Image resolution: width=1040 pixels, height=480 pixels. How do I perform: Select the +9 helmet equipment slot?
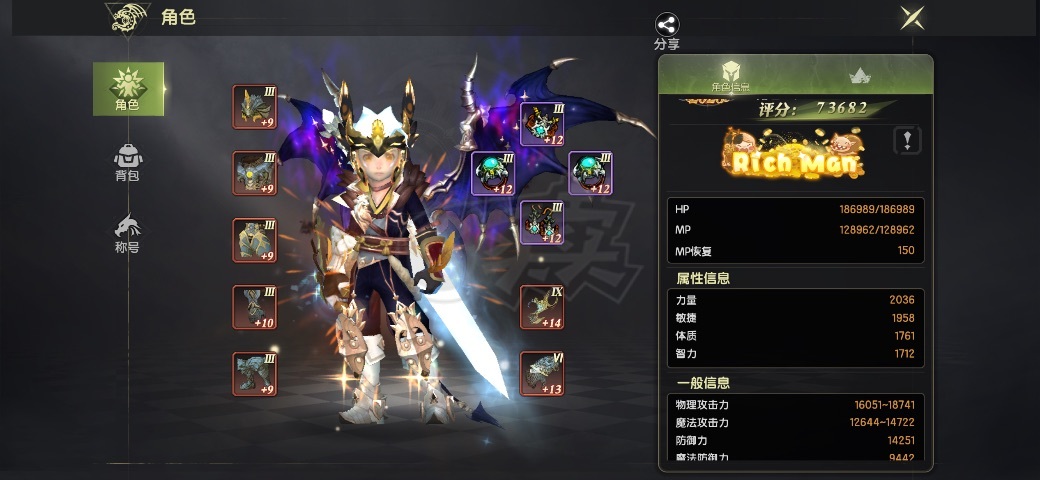click(x=255, y=107)
